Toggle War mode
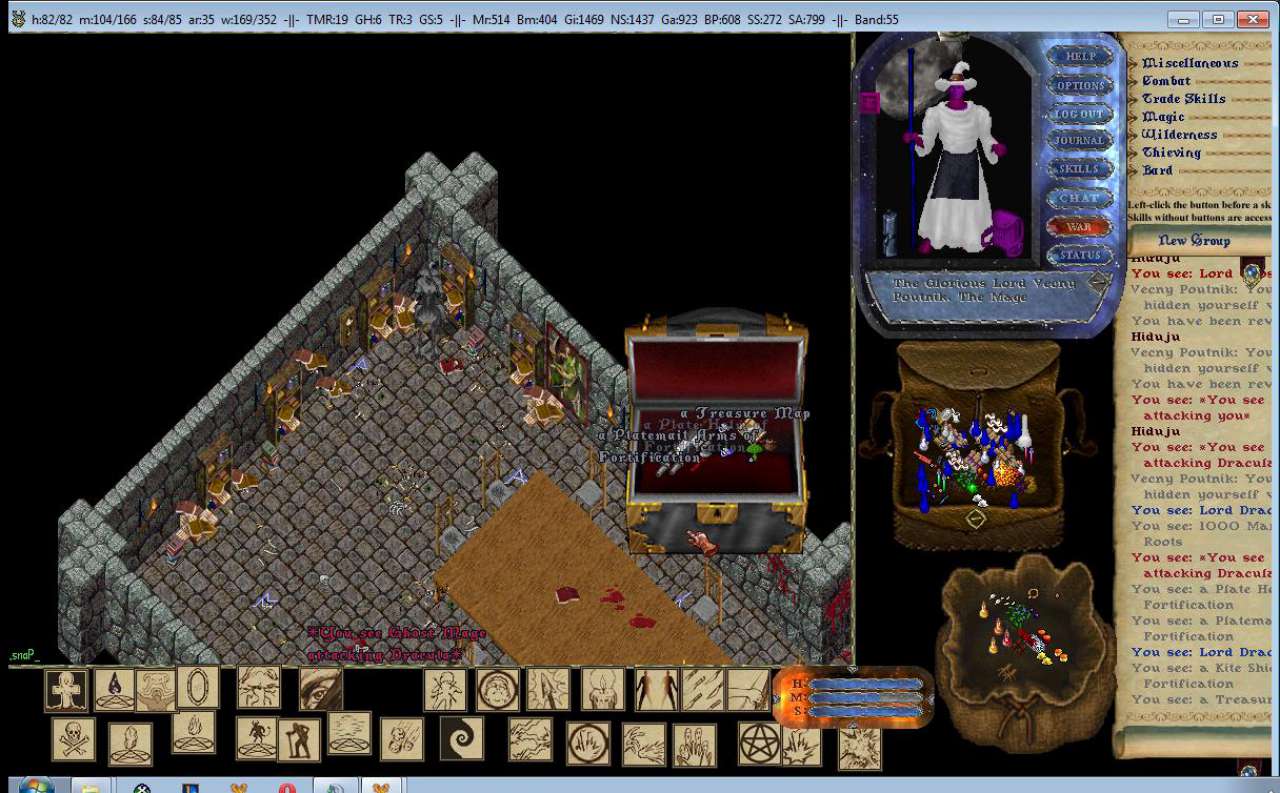The image size is (1280, 793). [1080, 227]
